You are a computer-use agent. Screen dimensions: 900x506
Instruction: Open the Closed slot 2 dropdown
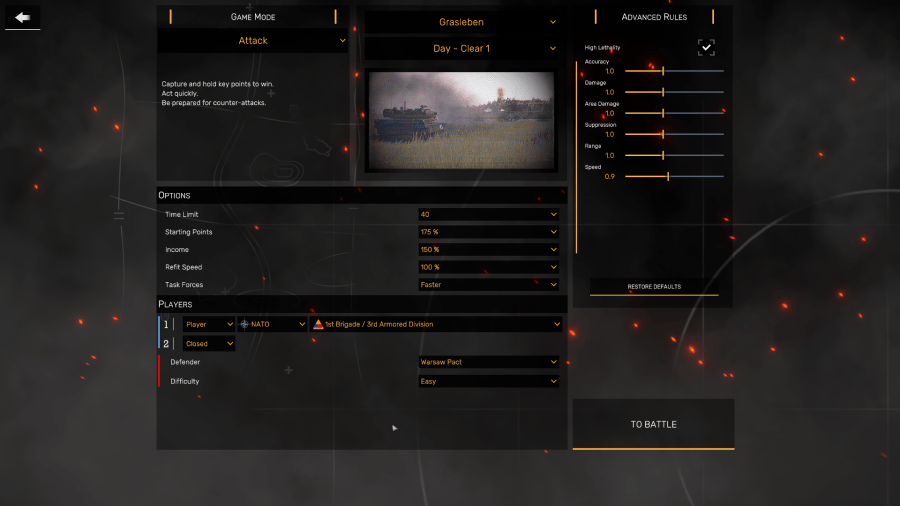pos(209,344)
